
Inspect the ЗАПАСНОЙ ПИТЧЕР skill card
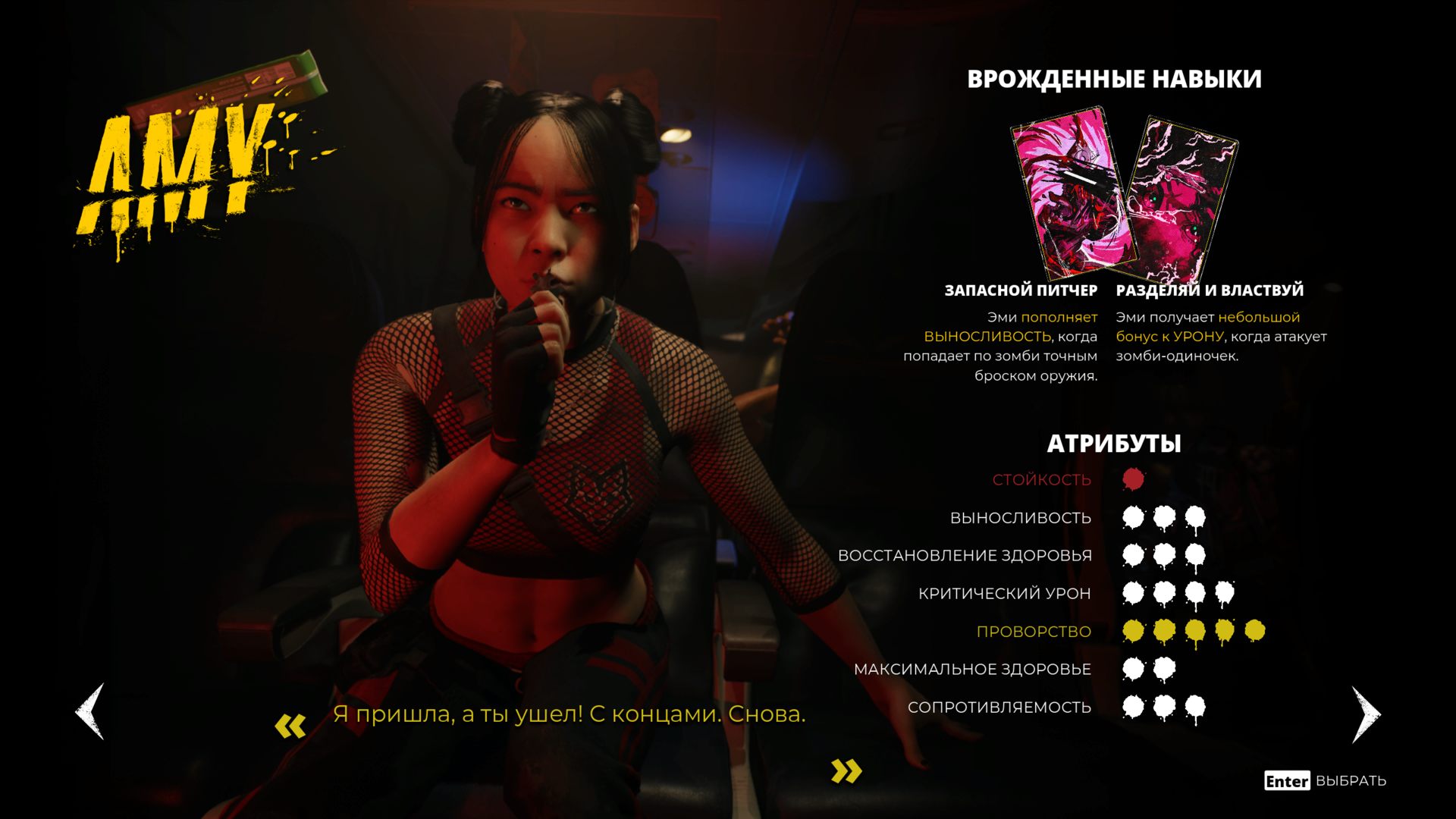point(1072,195)
